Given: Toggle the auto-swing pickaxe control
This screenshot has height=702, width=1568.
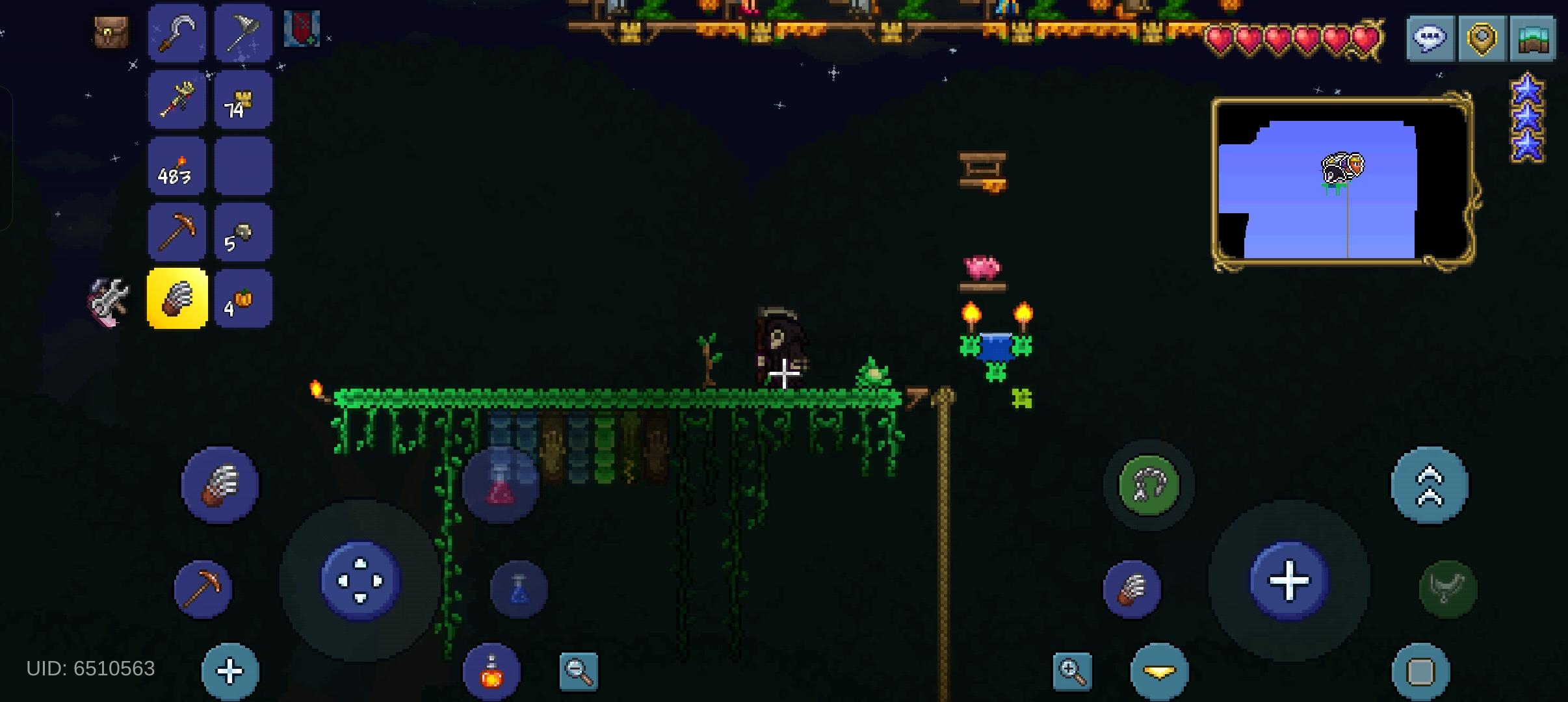Looking at the screenshot, I should [x=203, y=588].
